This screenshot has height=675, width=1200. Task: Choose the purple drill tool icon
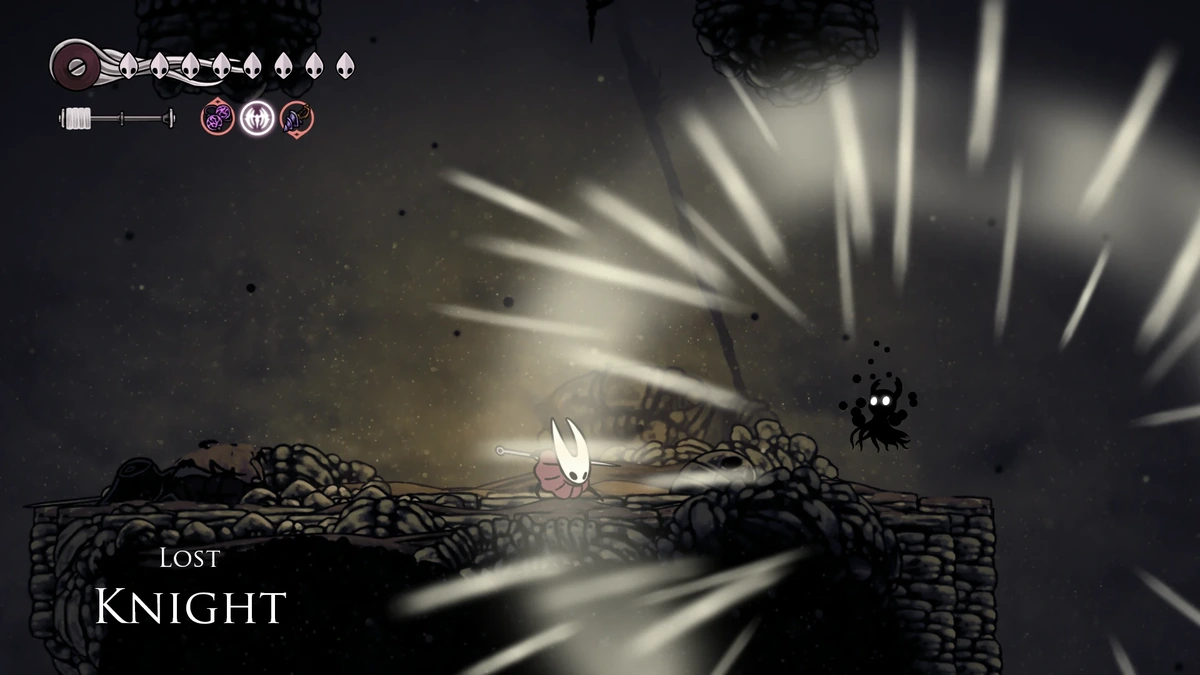point(296,119)
